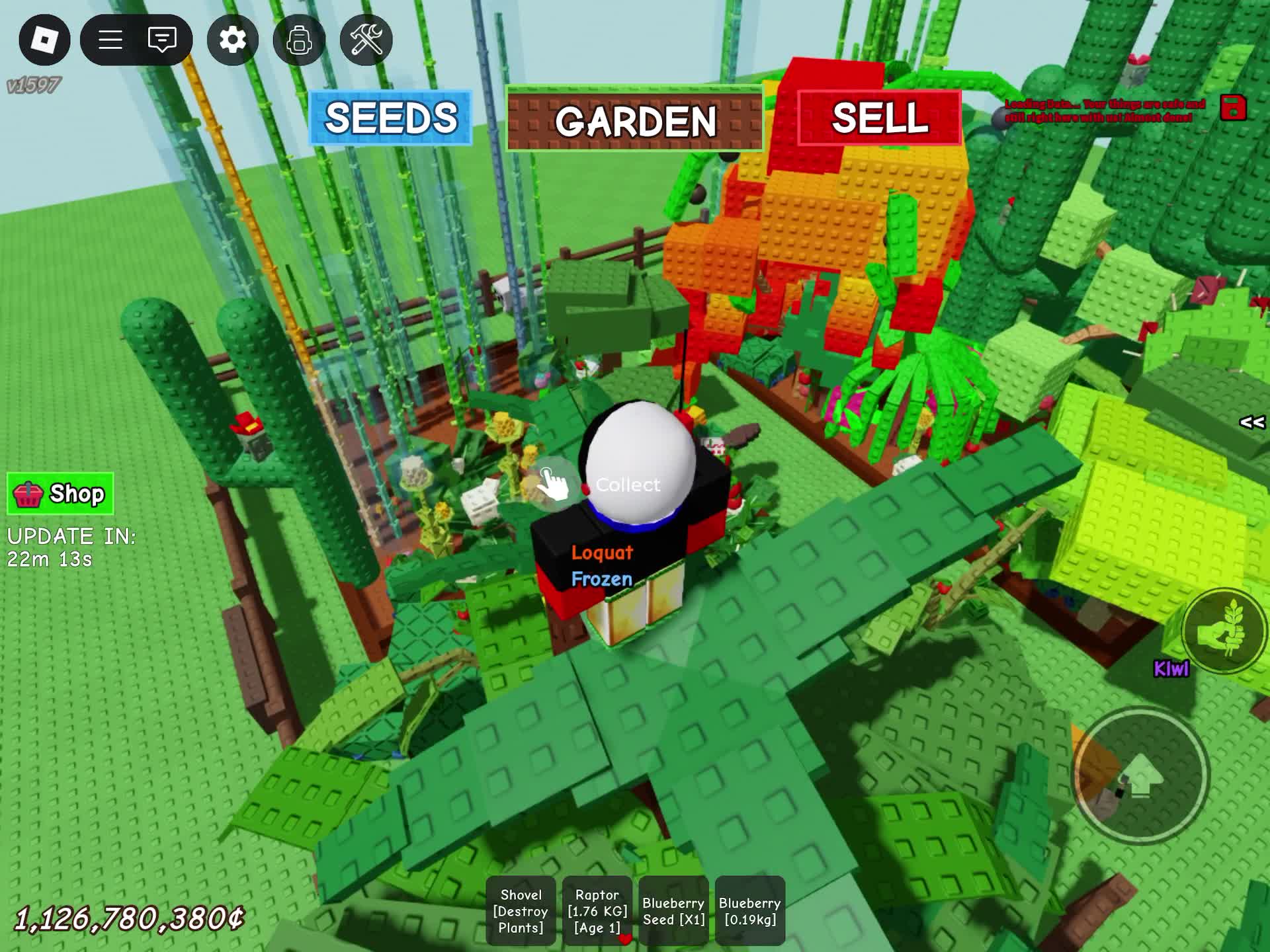The height and width of the screenshot is (952, 1270).
Task: Open the Roblox main menu
Action: (44, 40)
